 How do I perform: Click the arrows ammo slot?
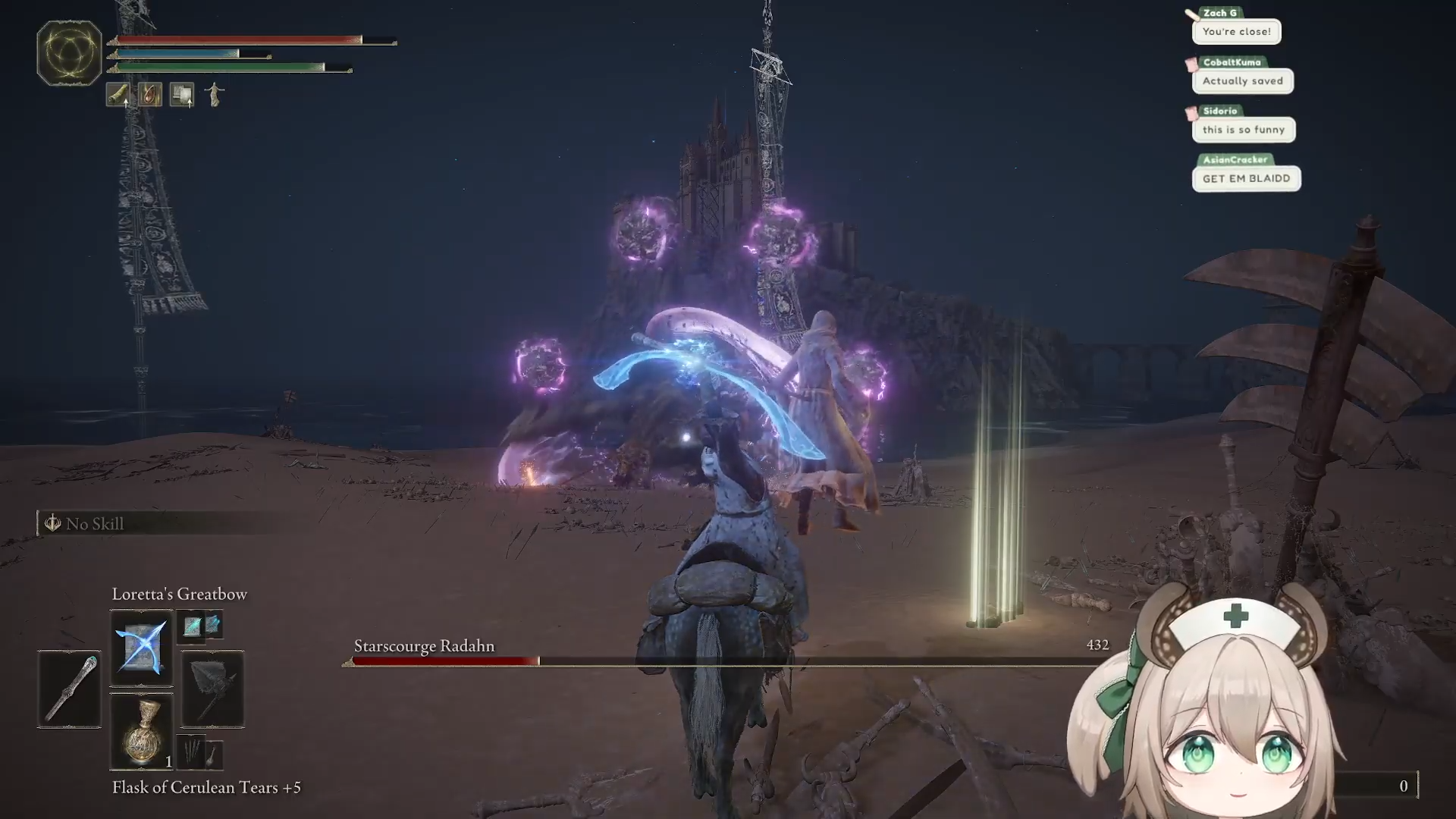[x=199, y=752]
